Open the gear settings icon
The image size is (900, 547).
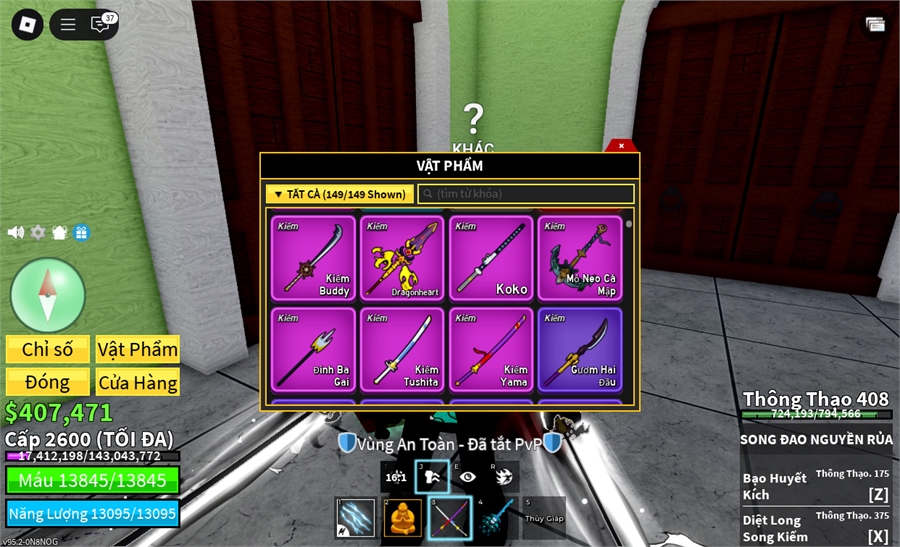[38, 232]
